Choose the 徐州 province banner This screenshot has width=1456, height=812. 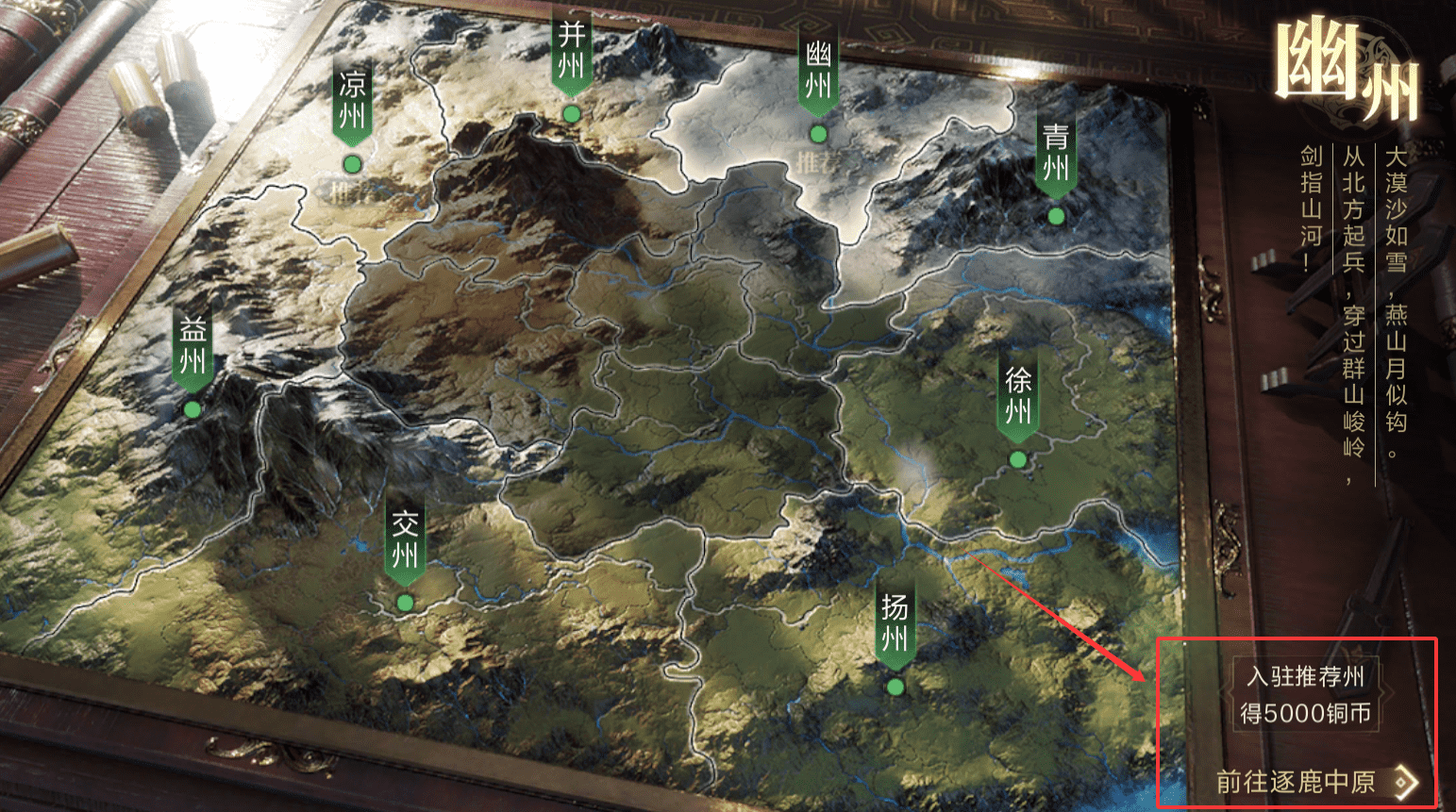[x=1018, y=397]
